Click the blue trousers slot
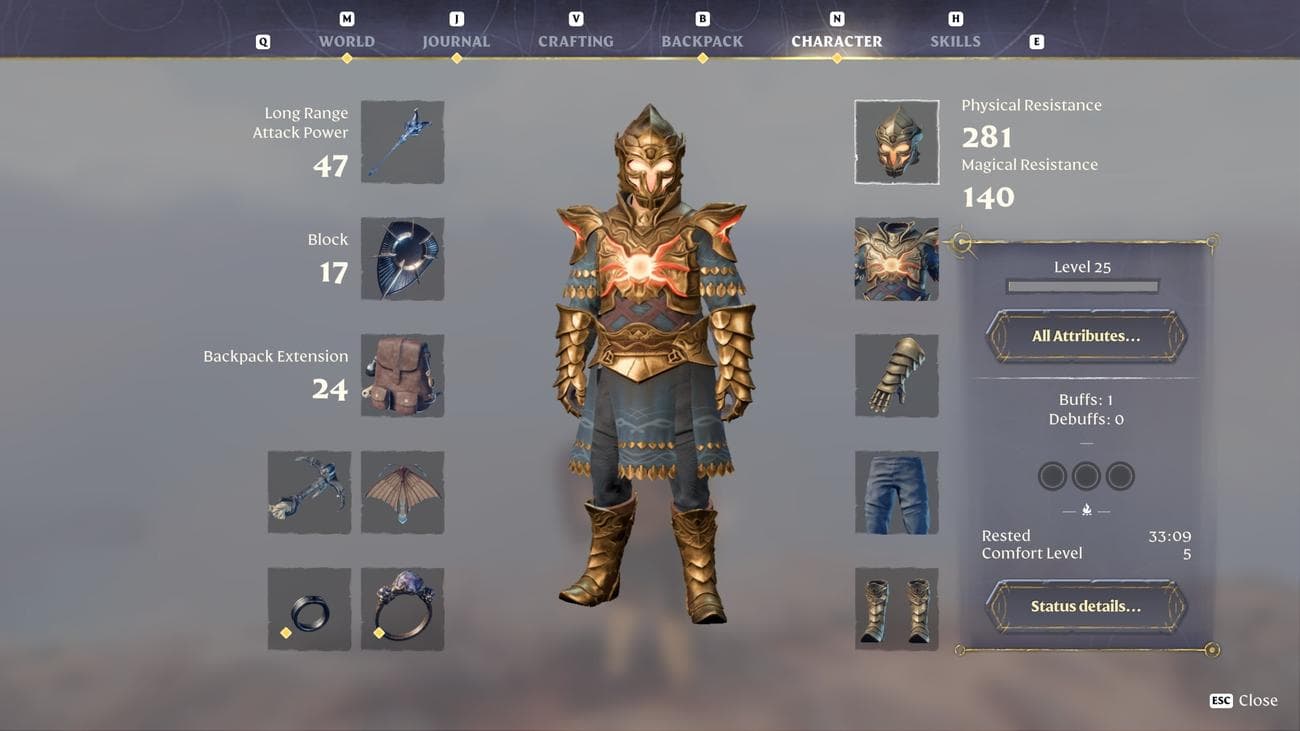 896,492
